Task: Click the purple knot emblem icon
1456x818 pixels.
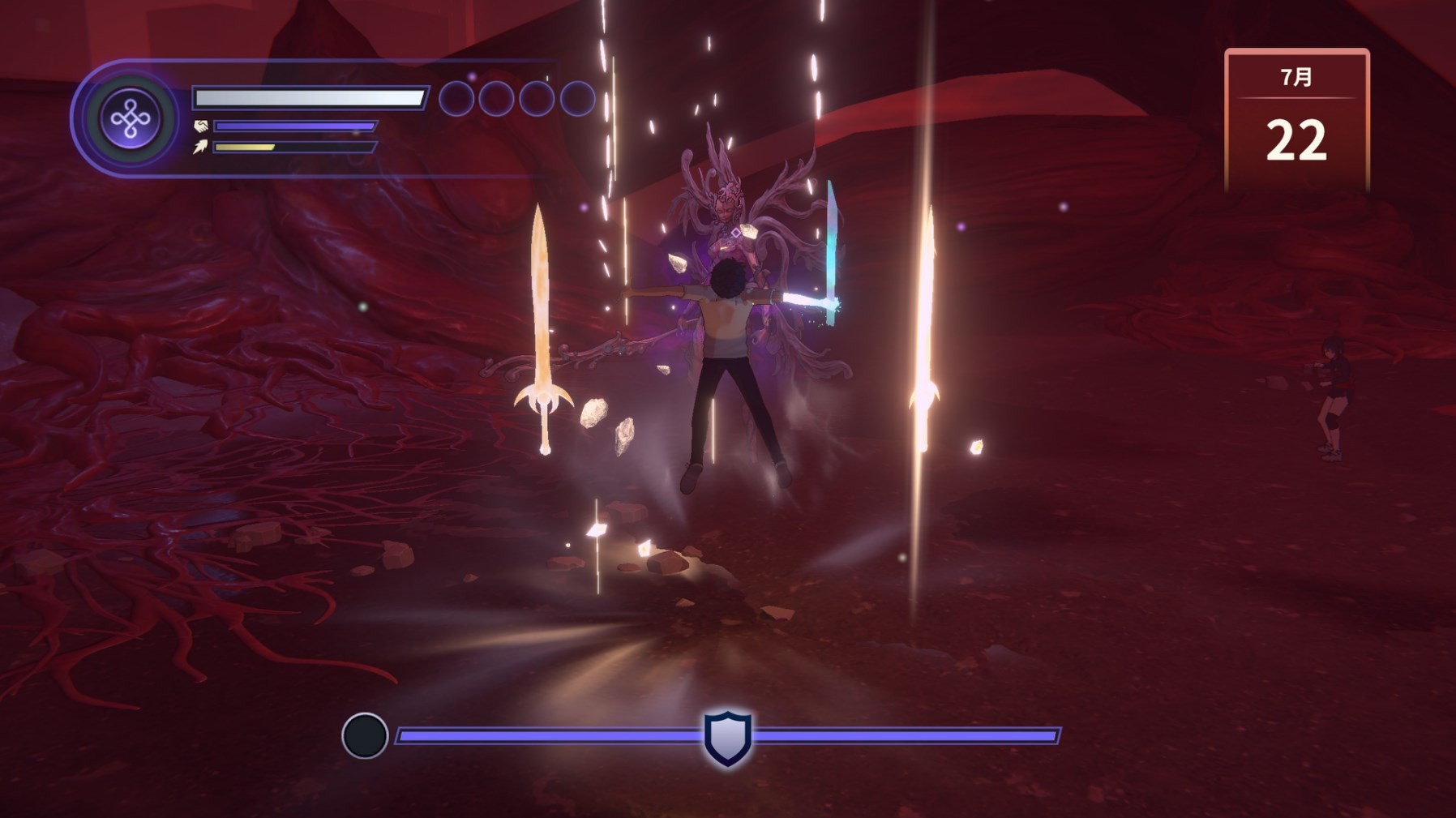Action: click(x=131, y=119)
